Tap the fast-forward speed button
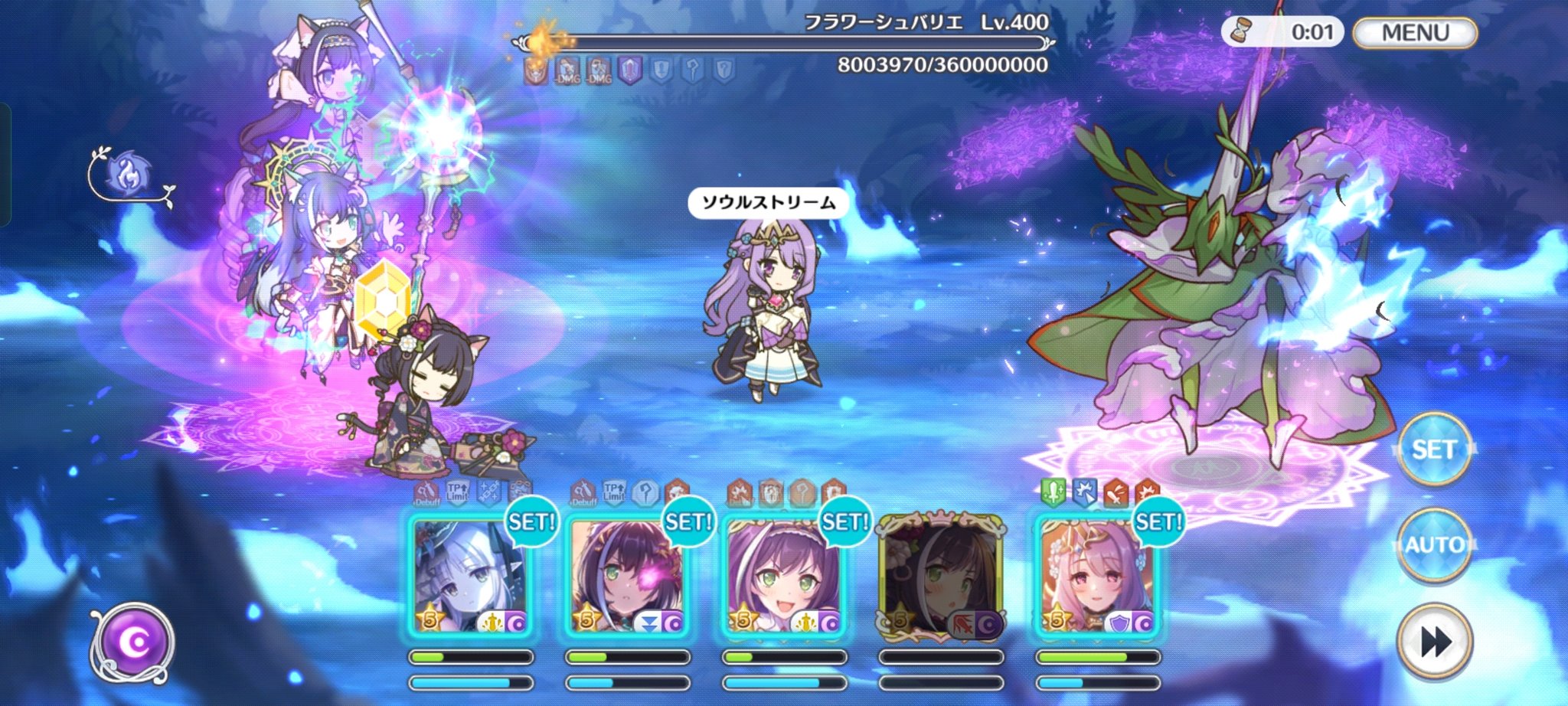 1434,641
